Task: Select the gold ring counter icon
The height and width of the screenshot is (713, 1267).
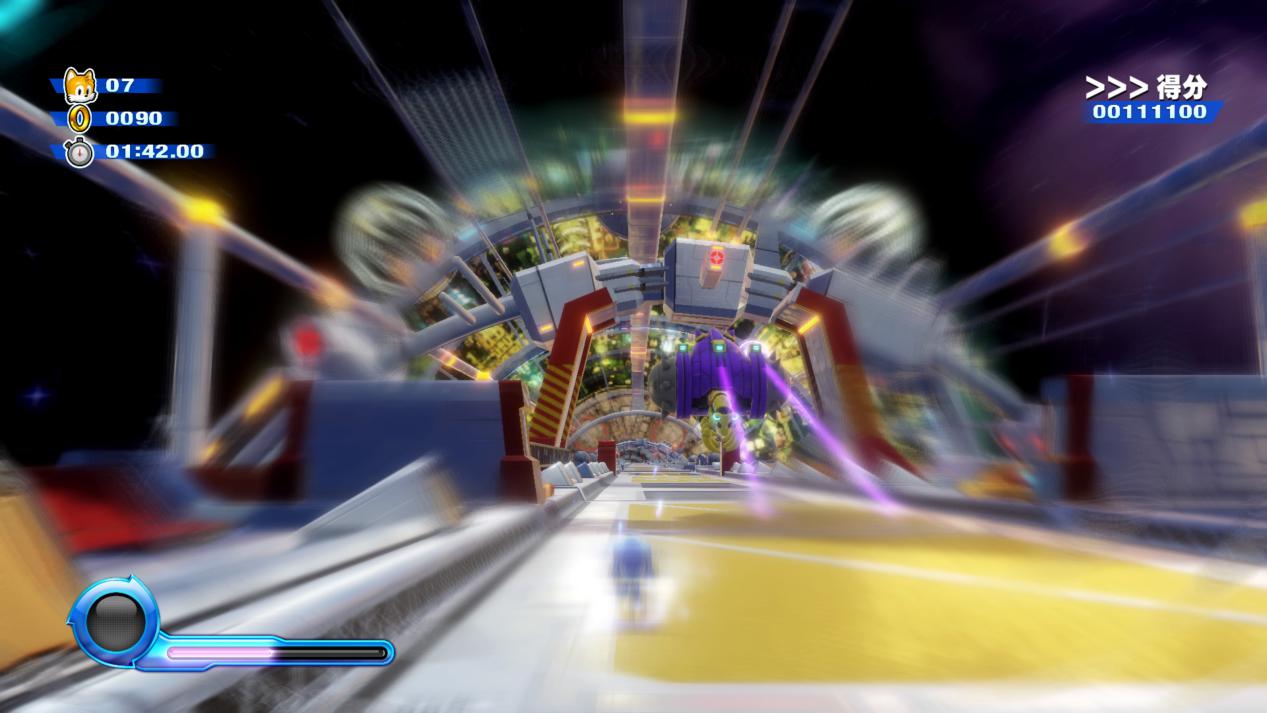Action: tap(79, 119)
